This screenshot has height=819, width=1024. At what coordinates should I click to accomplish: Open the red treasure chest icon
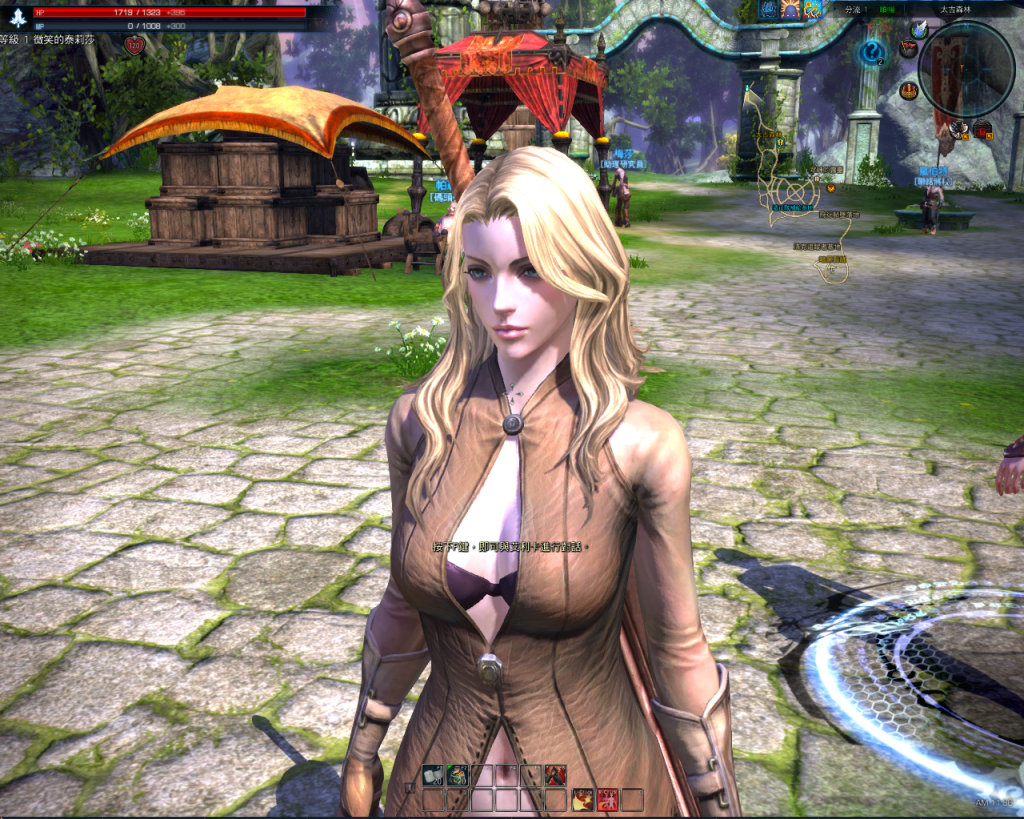[983, 128]
